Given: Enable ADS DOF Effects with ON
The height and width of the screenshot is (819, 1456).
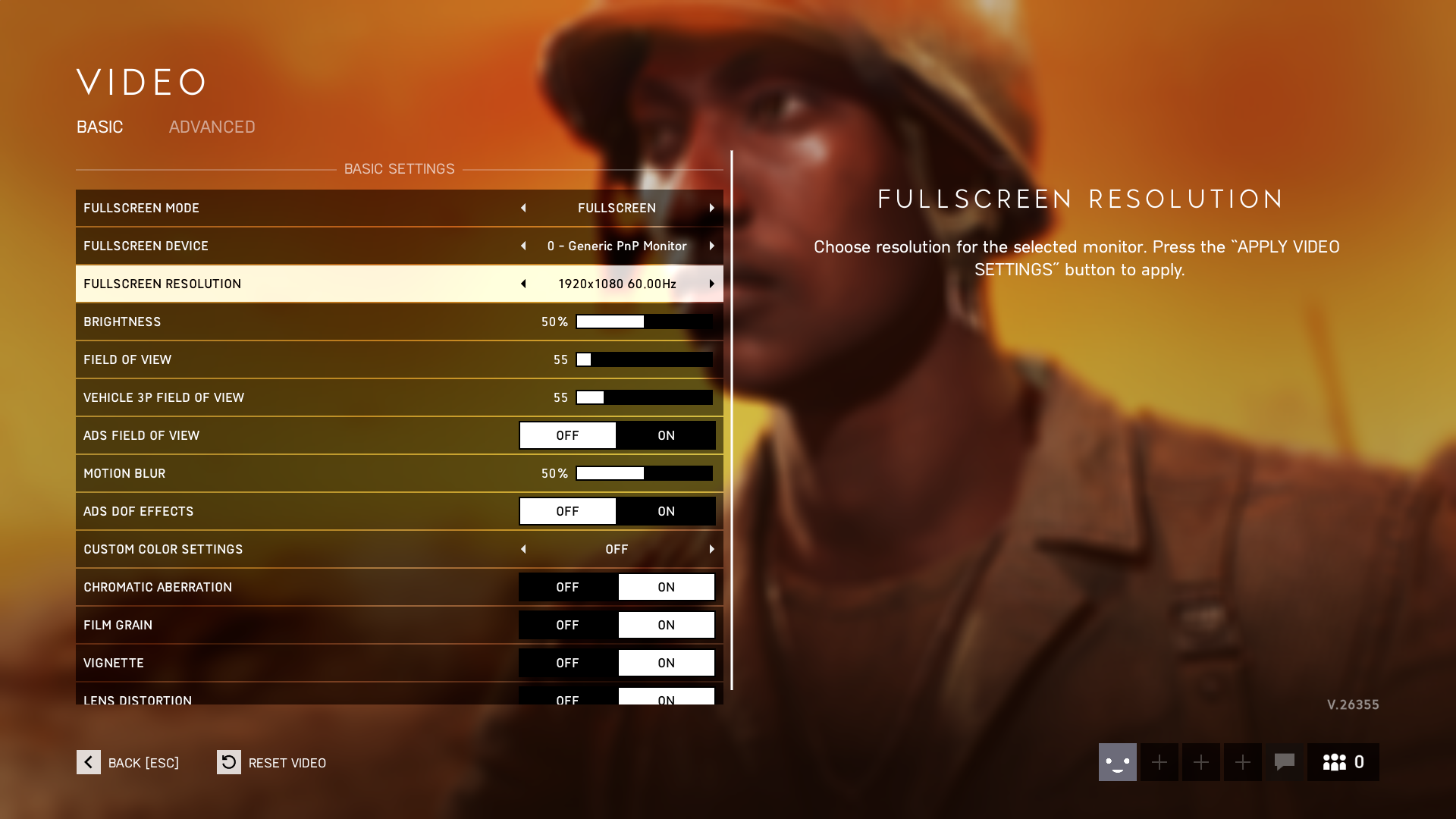Looking at the screenshot, I should 666,511.
